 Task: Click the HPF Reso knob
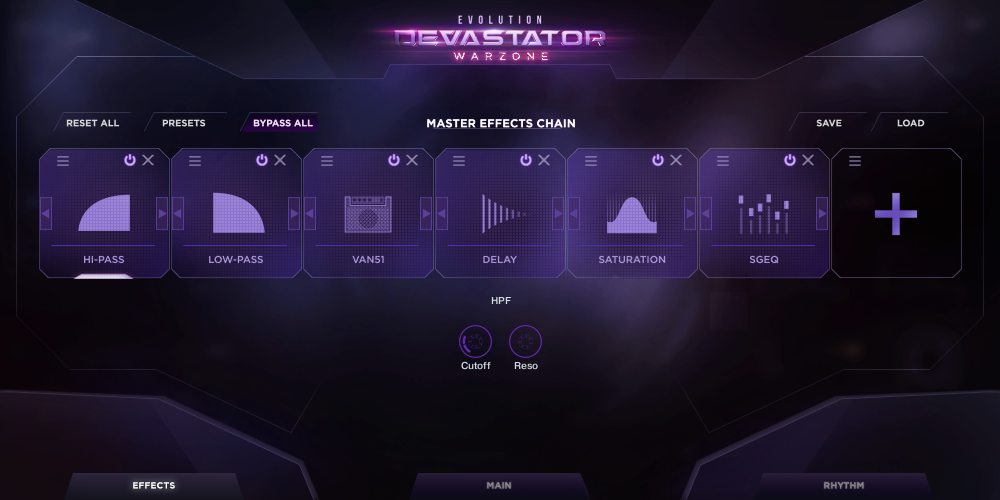[525, 342]
